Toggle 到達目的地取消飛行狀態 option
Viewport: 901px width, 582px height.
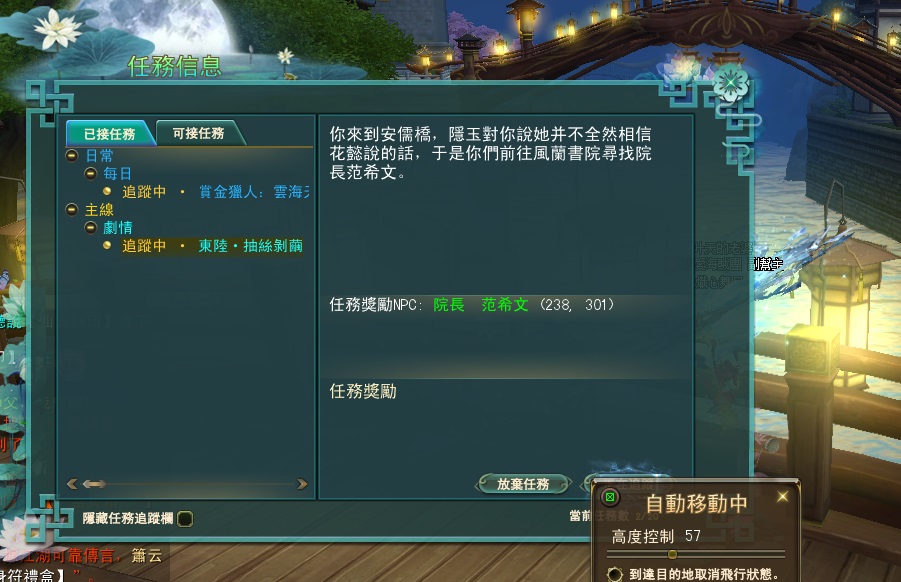[x=616, y=574]
